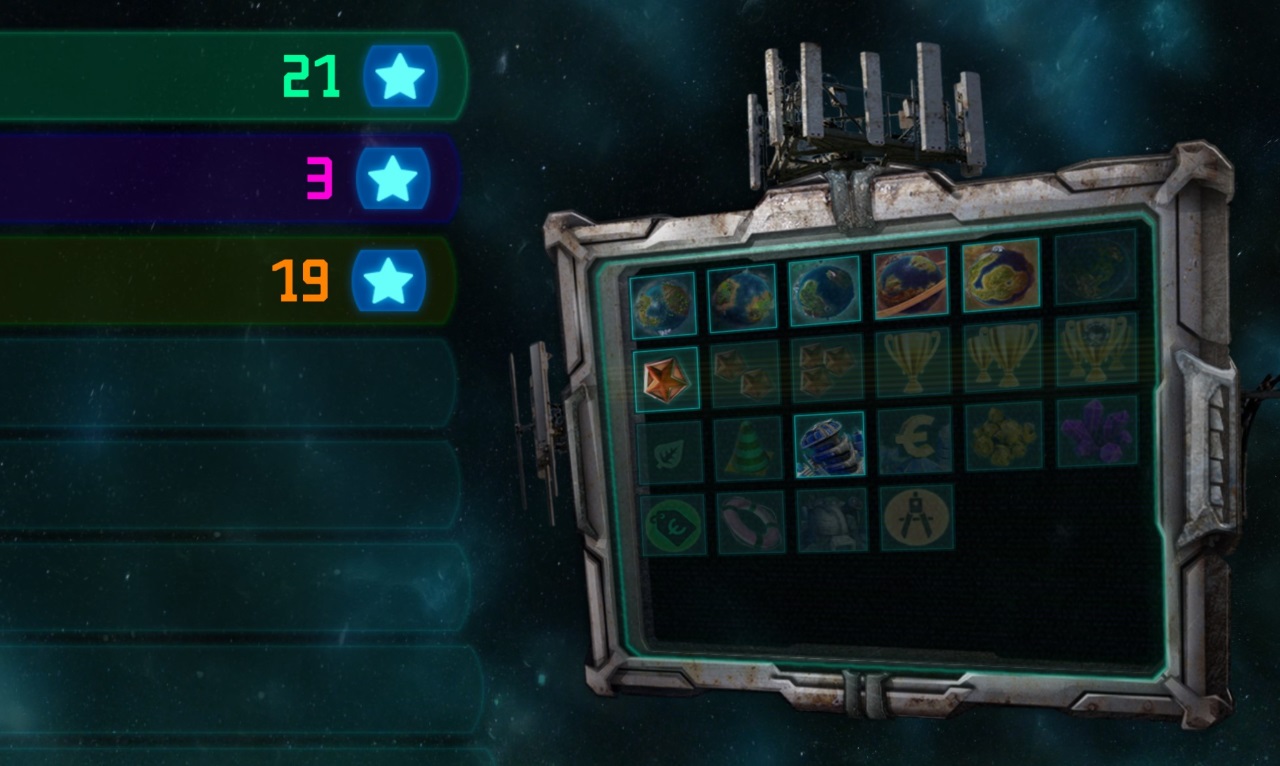Select the single gold trophy tile
1280x766 pixels.
point(911,362)
